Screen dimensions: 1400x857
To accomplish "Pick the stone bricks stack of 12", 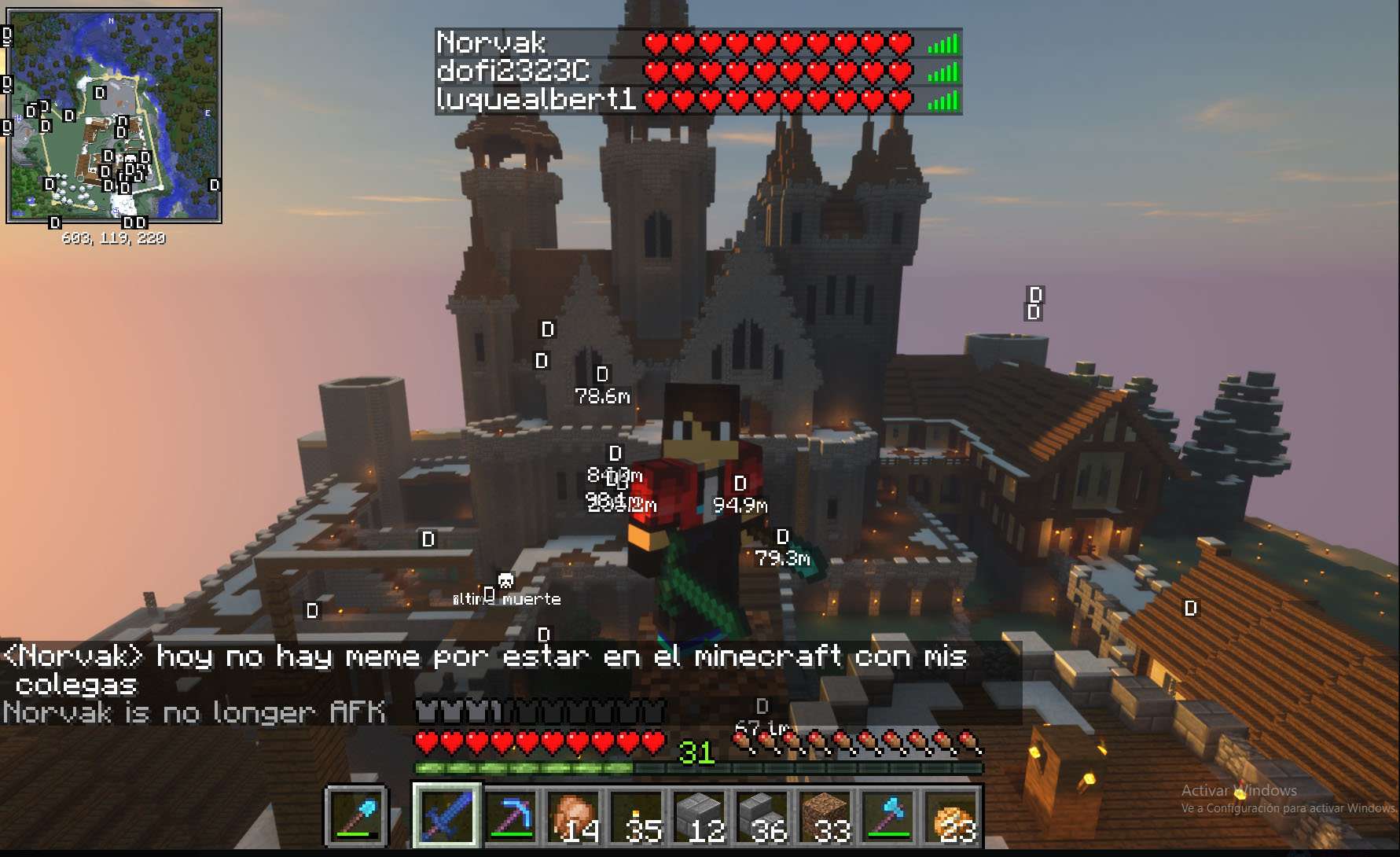I will (x=701, y=816).
